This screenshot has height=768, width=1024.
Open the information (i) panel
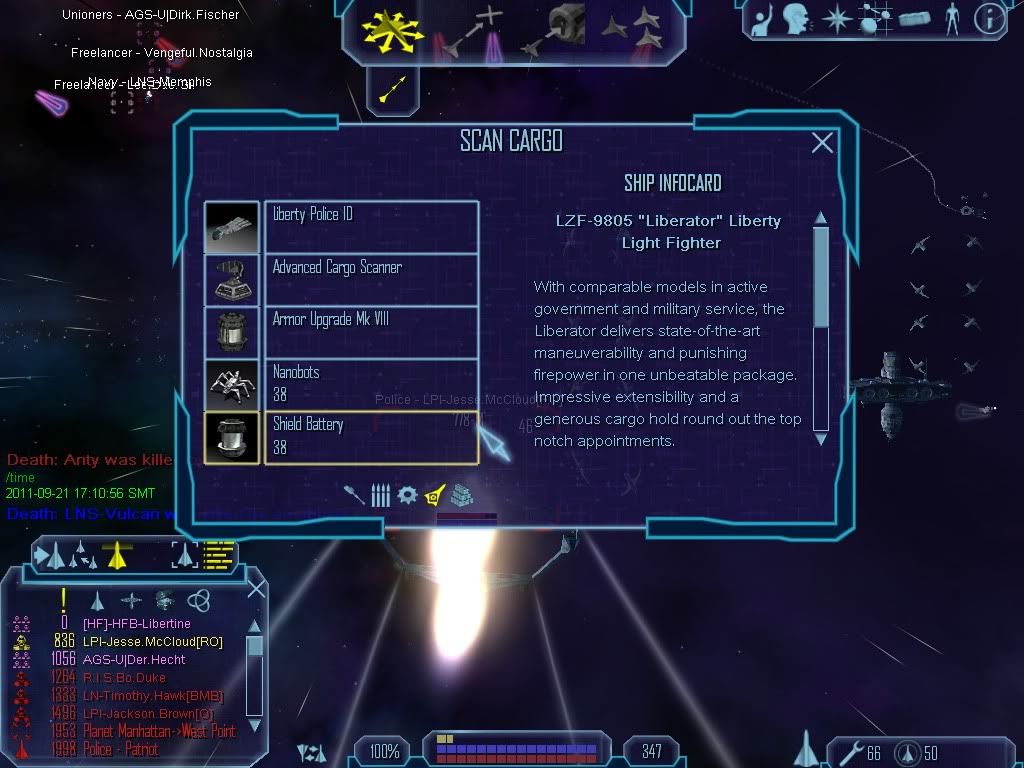pos(988,18)
